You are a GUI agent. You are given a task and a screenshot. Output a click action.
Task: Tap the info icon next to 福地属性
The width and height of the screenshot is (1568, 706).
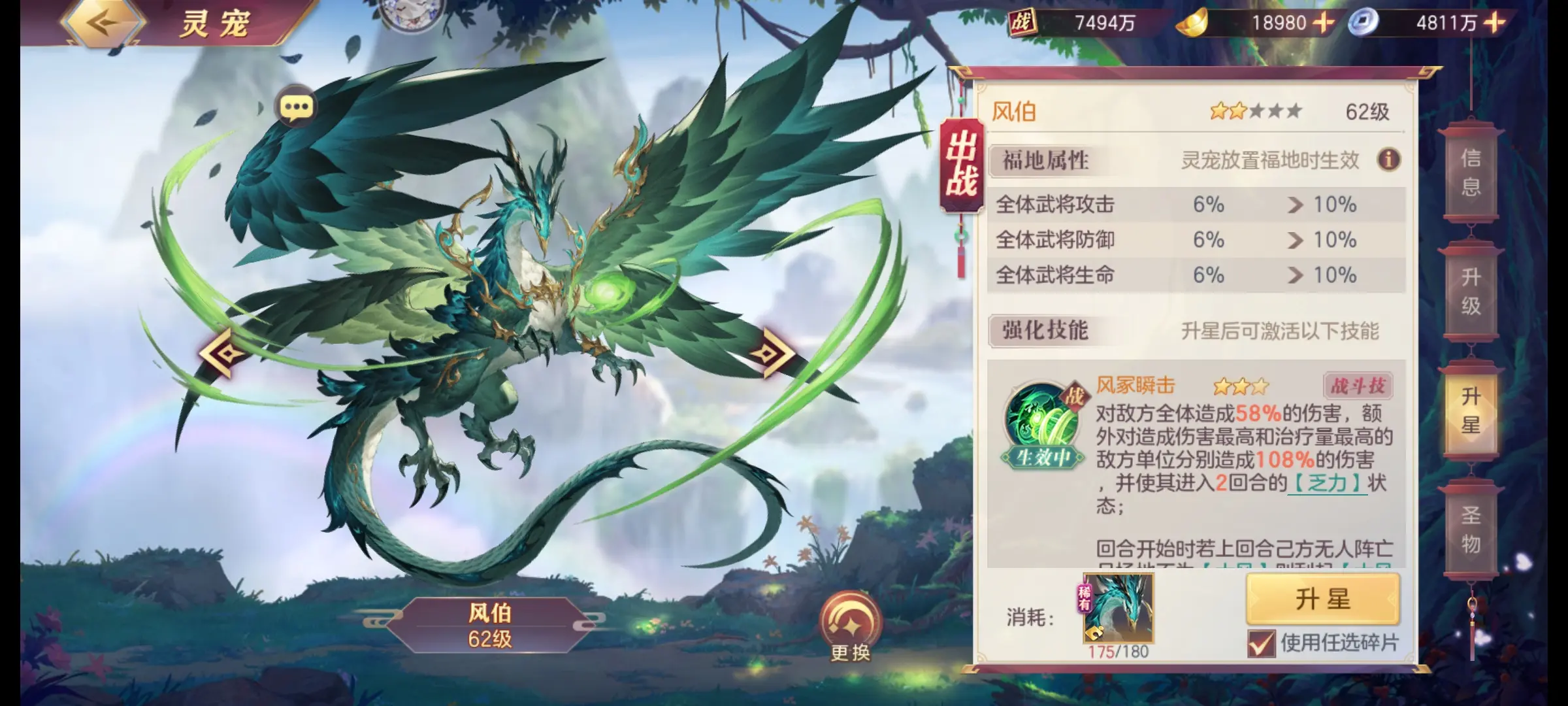point(1388,160)
